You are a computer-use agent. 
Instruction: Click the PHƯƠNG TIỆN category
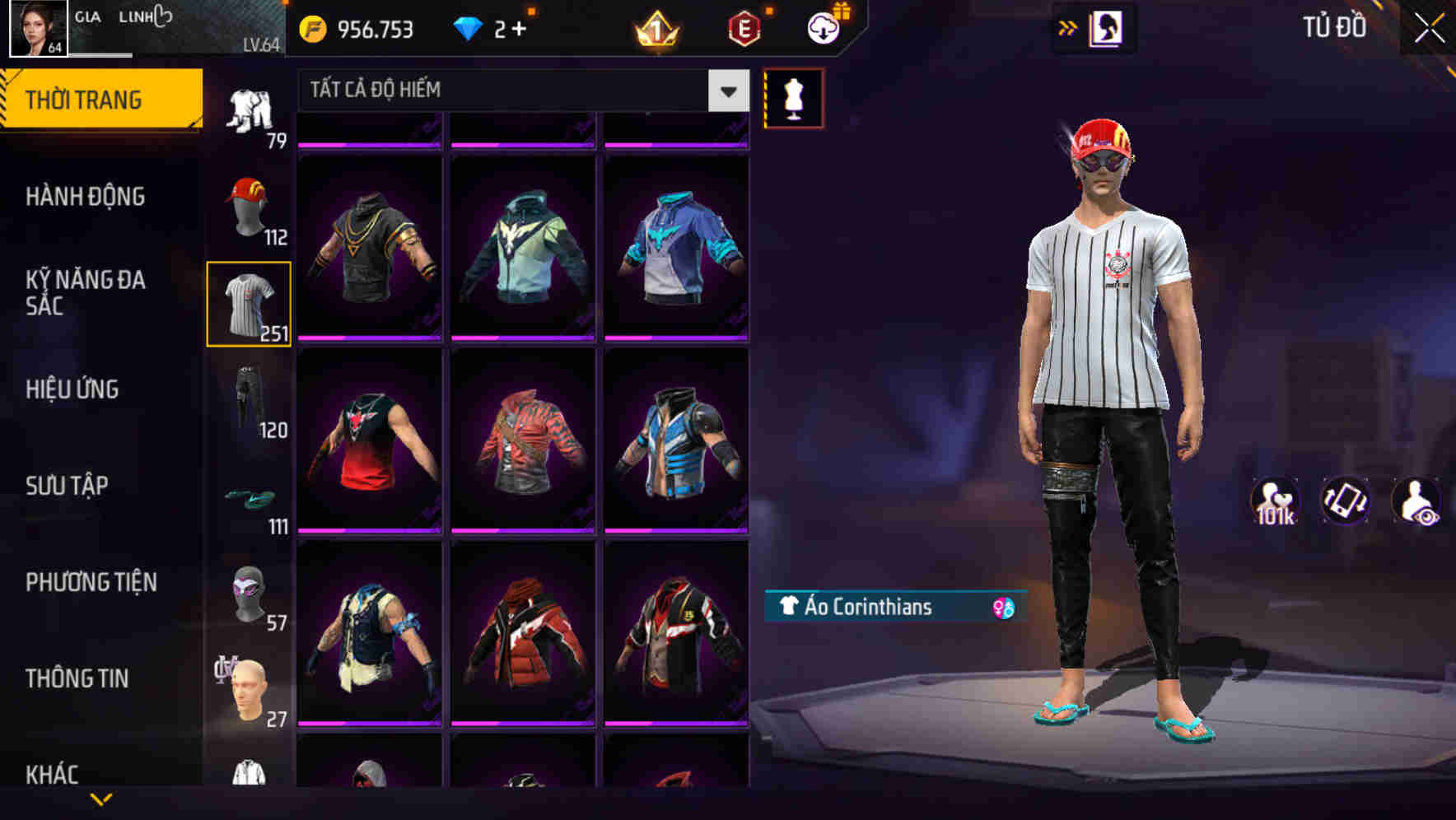click(91, 581)
